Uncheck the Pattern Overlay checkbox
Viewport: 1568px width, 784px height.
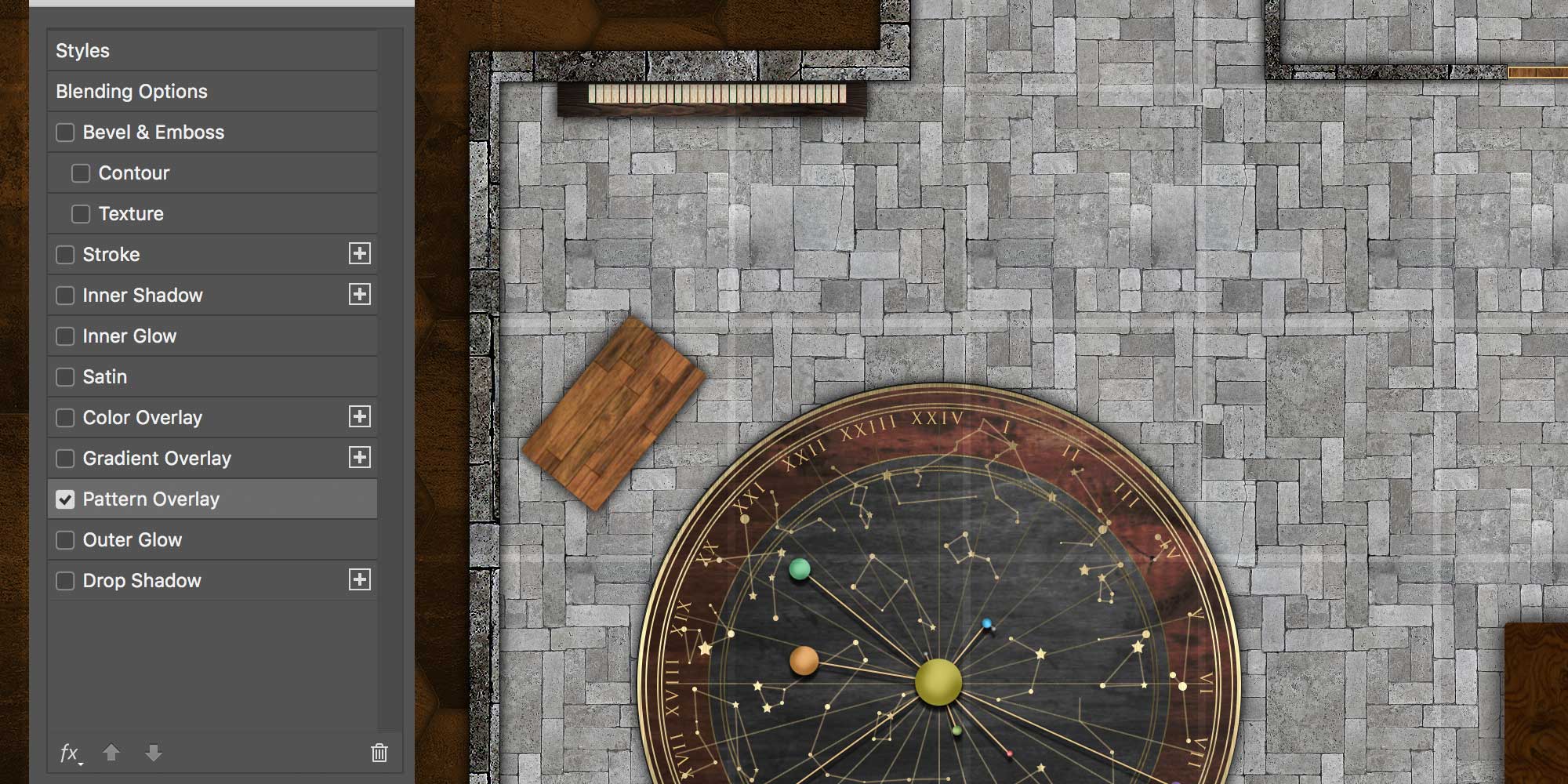(x=65, y=499)
